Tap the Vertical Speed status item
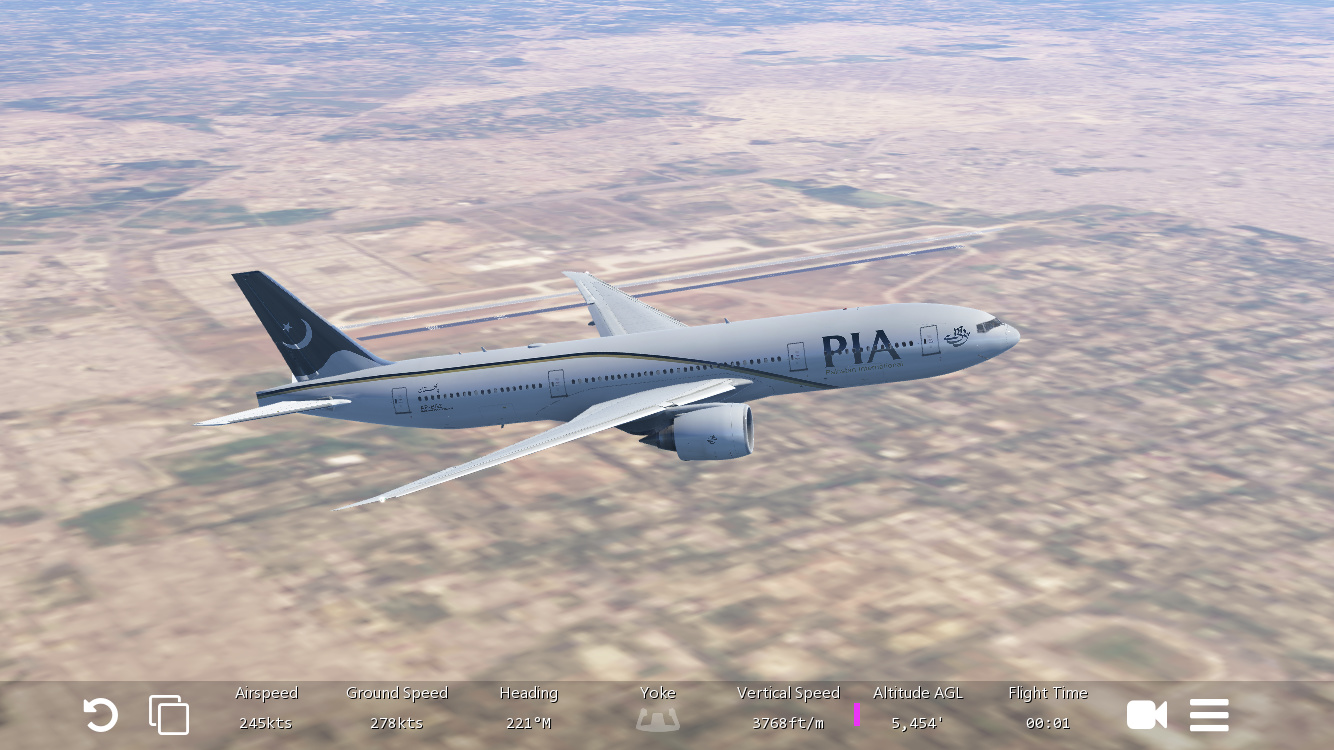This screenshot has width=1334, height=750. pos(788,708)
